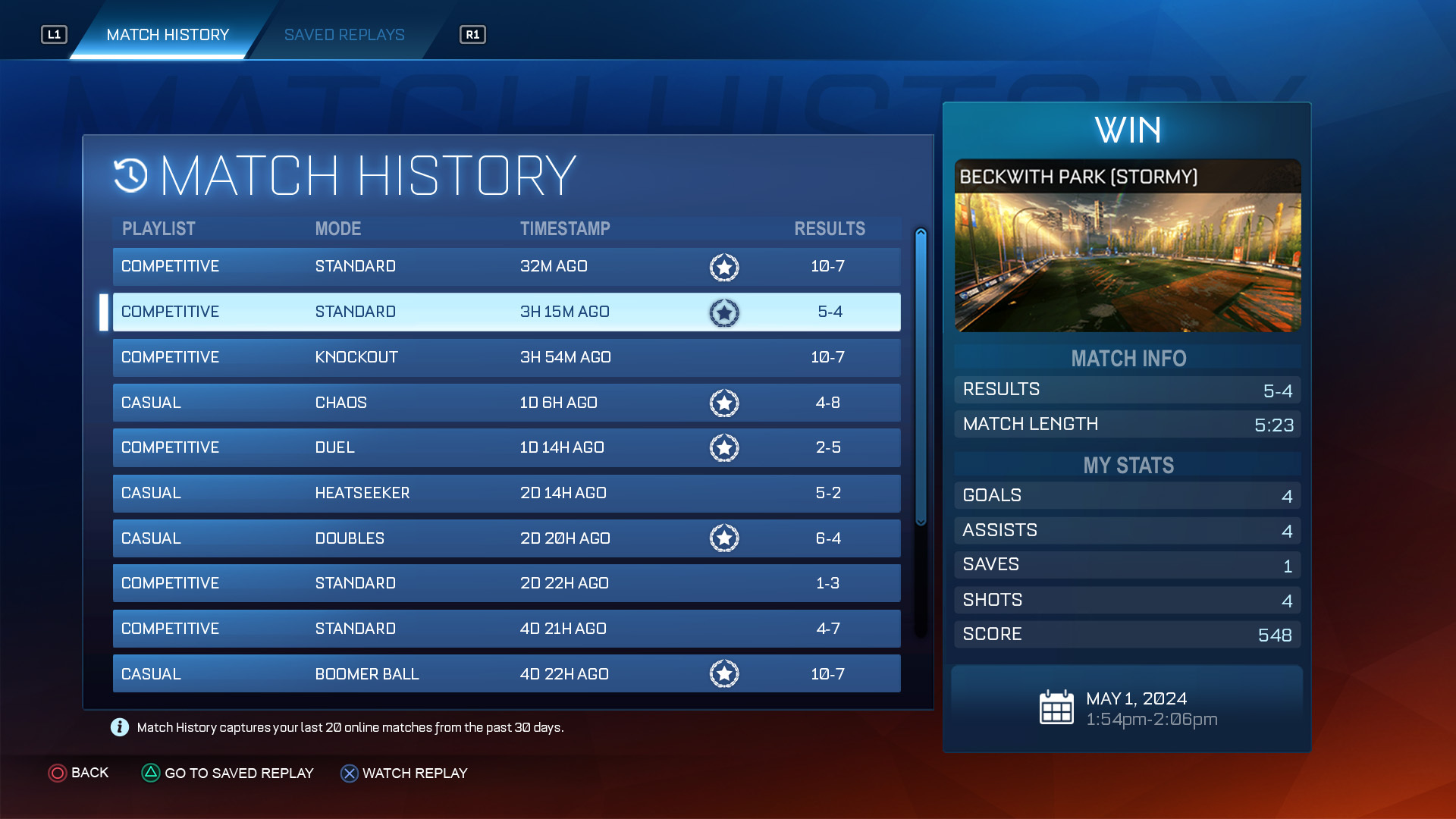This screenshot has height=819, width=1456.
Task: Click the L1 shoulder button icon
Action: point(54,34)
